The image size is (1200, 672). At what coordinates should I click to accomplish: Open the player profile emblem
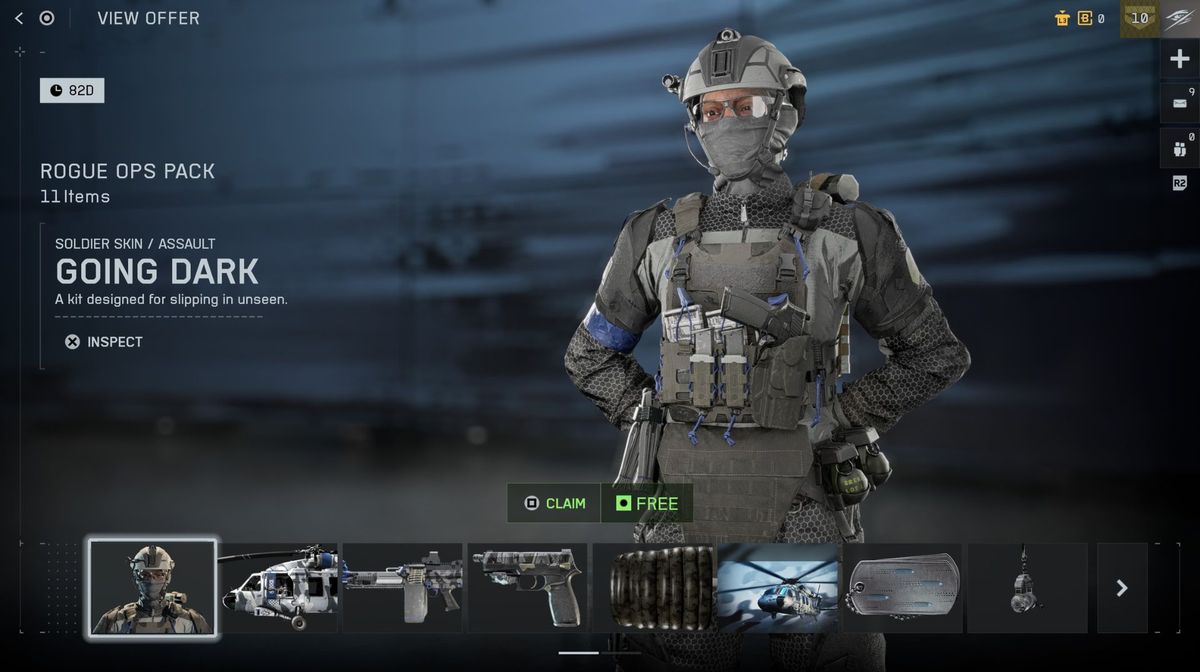[x=1180, y=18]
